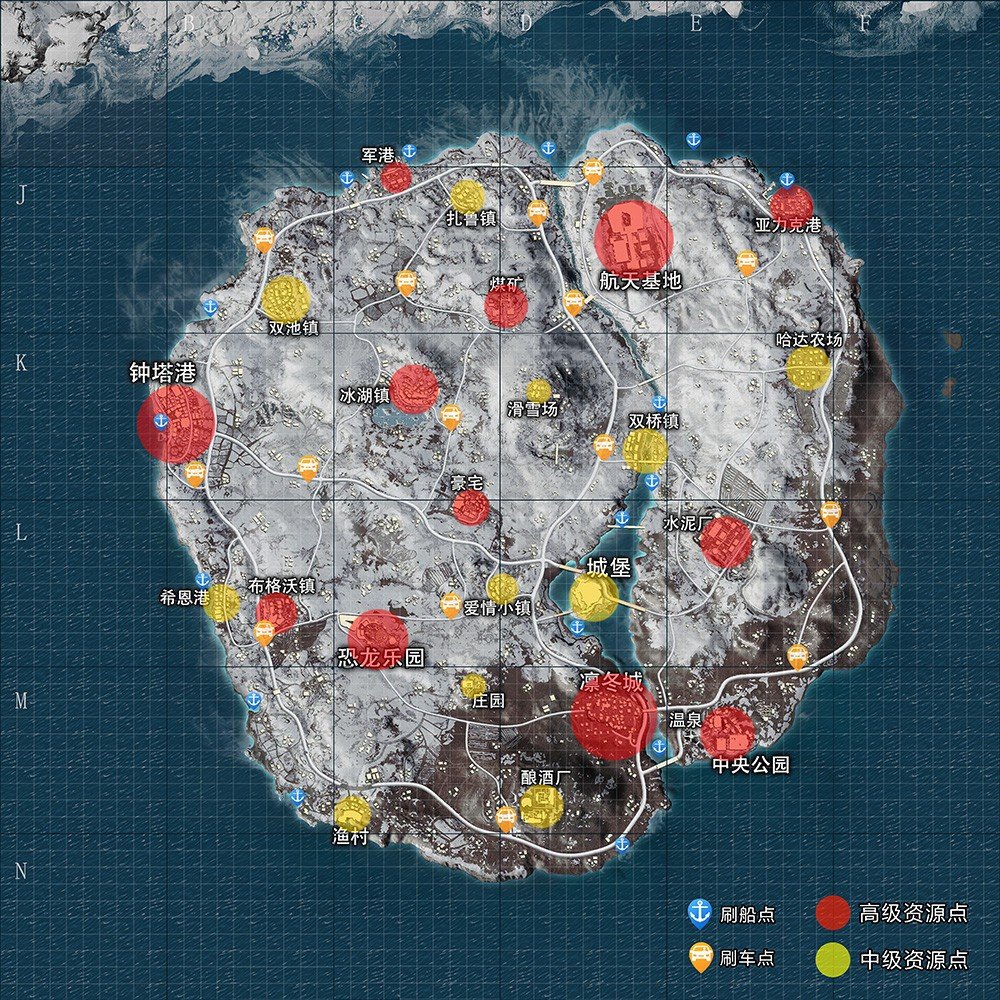Choose the 渔村 yellow resource circle
The image size is (1000, 1000).
(x=352, y=814)
